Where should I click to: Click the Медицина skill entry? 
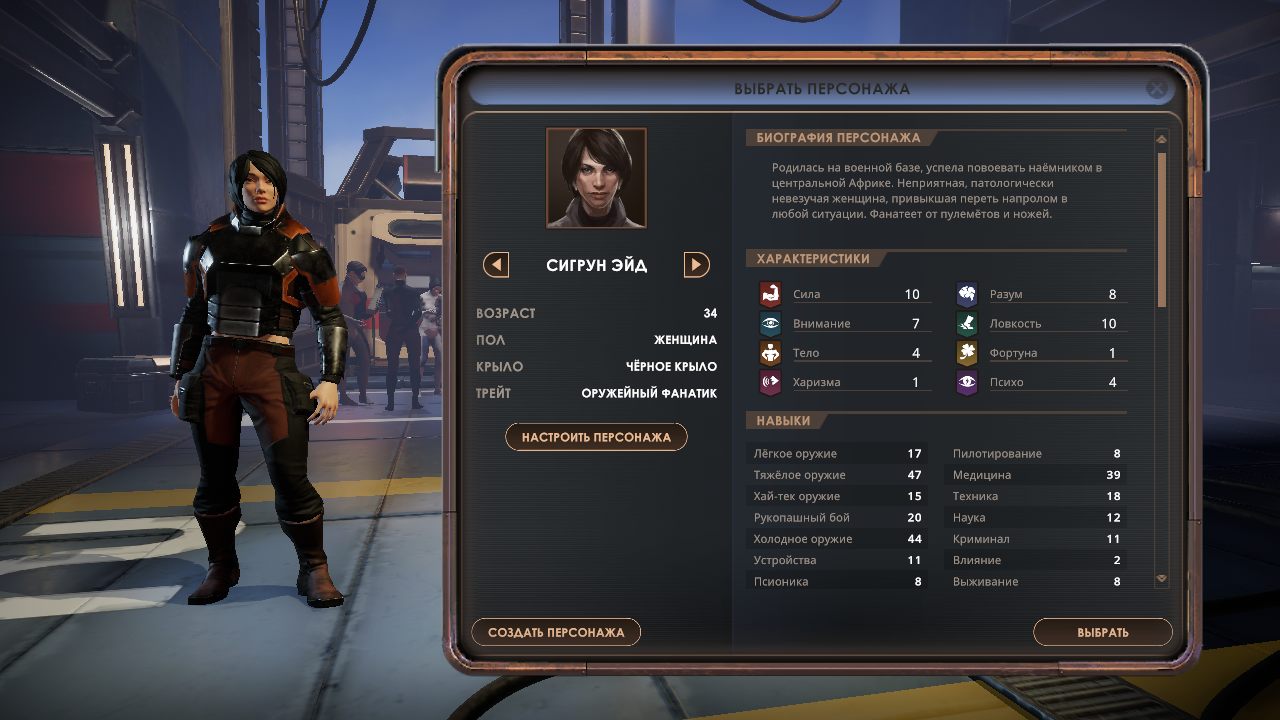(1036, 474)
